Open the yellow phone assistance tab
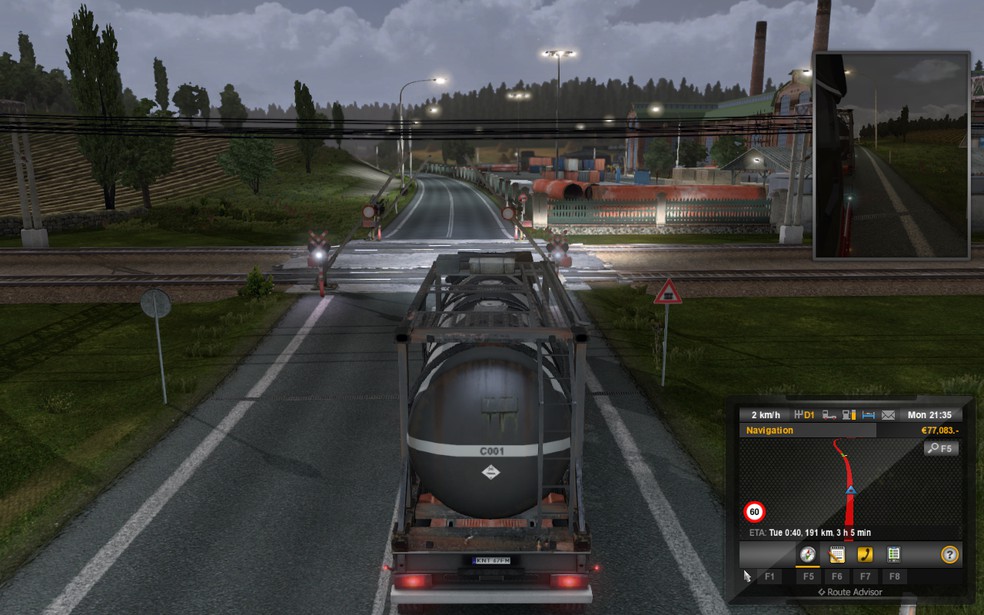This screenshot has width=984, height=615. (x=865, y=554)
